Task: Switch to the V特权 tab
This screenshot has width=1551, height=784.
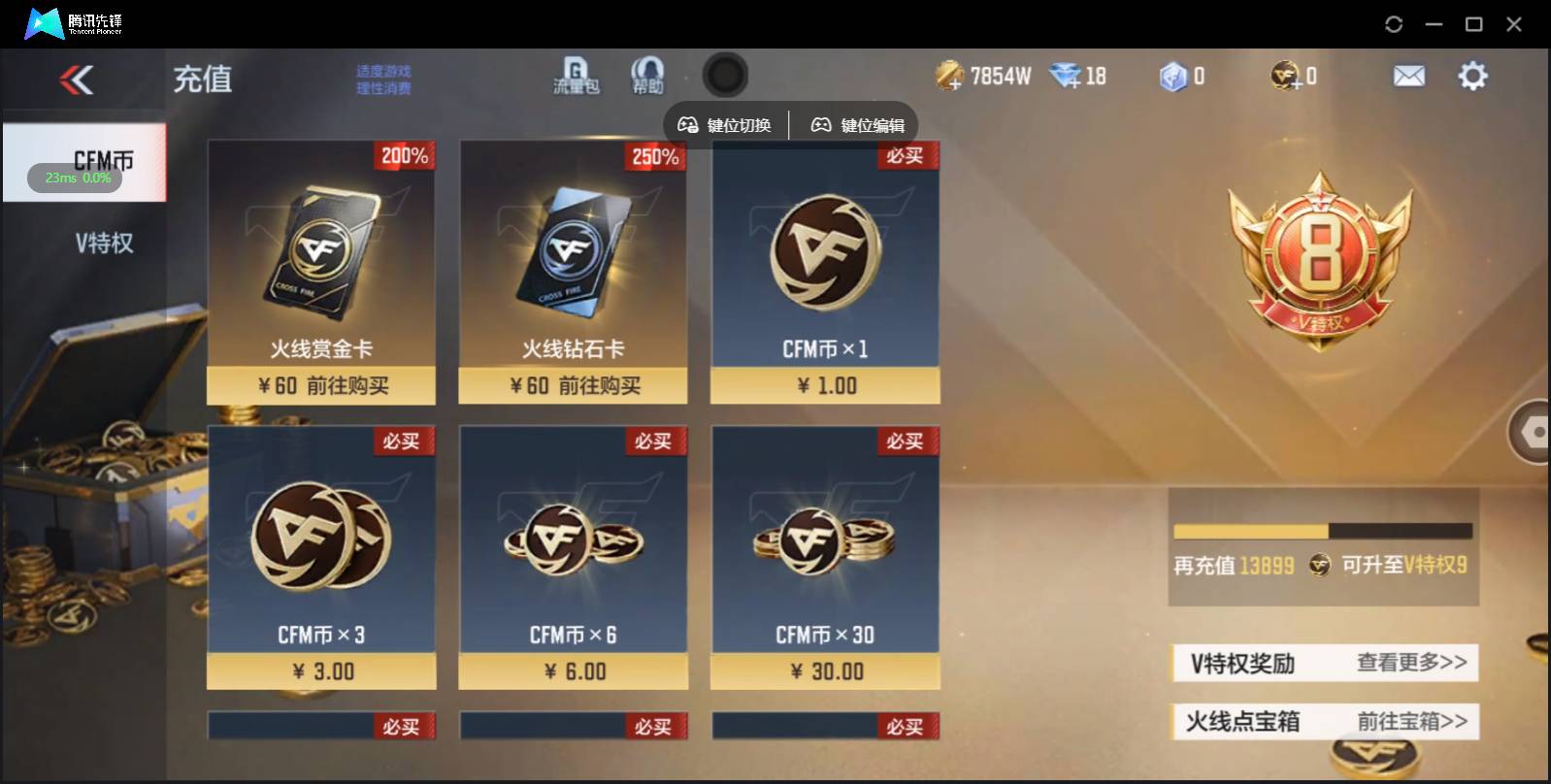Action: [102, 243]
